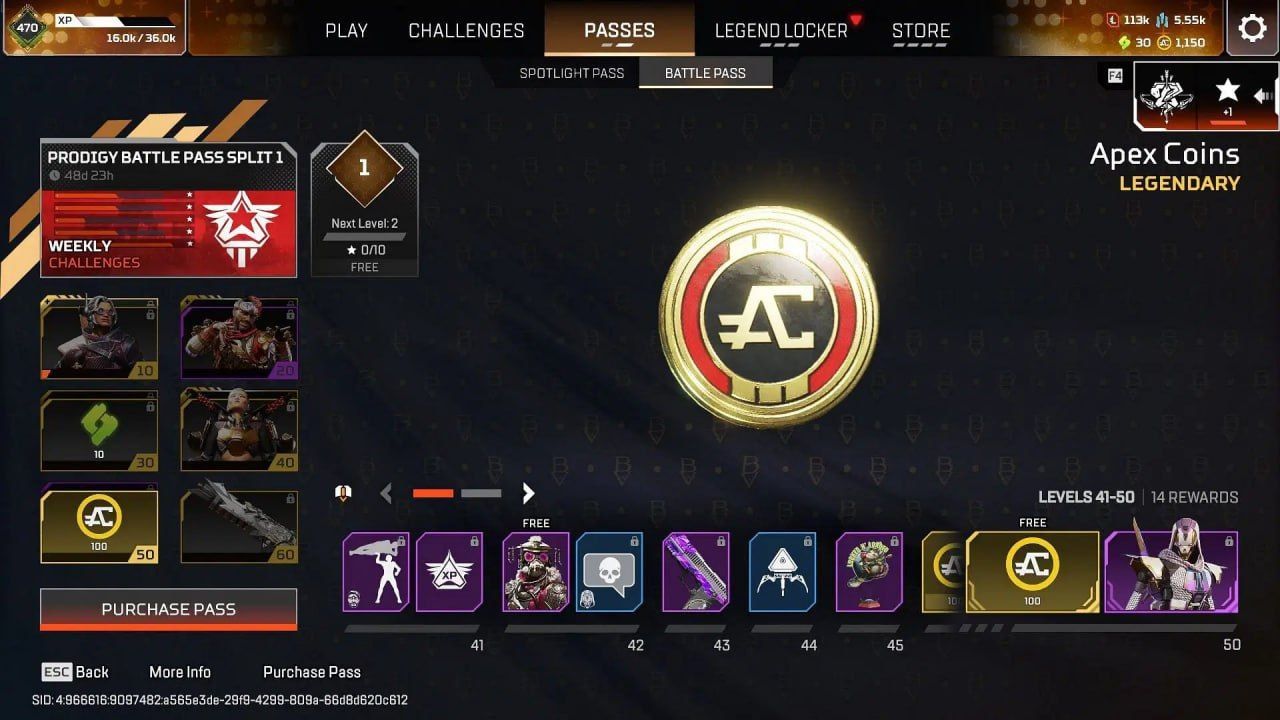Click the Apex Coins balance icon
Image resolution: width=1280 pixels, height=720 pixels.
tap(1163, 43)
